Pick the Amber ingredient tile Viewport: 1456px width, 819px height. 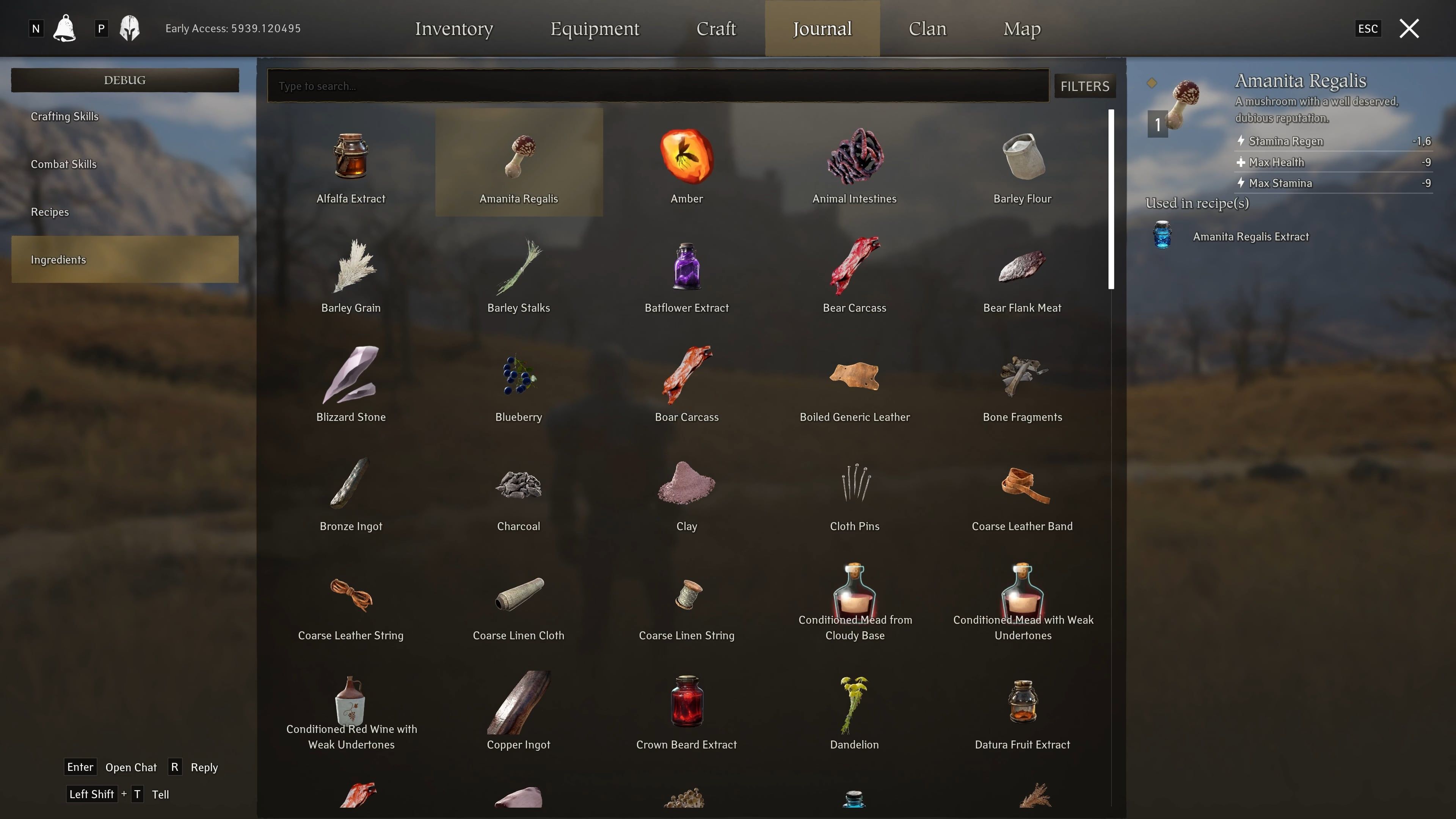click(x=686, y=164)
